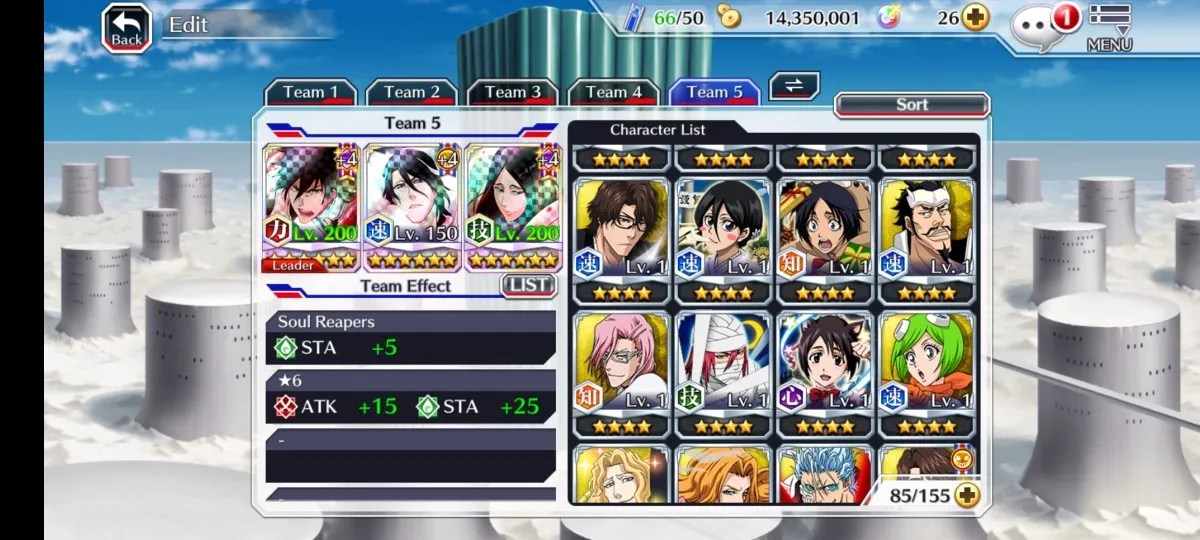Add more spirit orbs with plus button

point(975,17)
